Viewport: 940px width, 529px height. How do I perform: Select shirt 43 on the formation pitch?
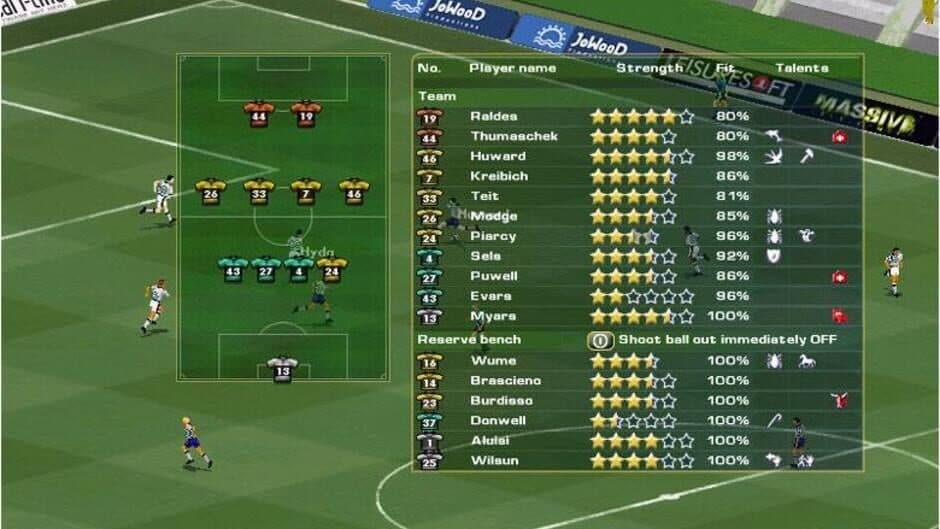tap(233, 269)
